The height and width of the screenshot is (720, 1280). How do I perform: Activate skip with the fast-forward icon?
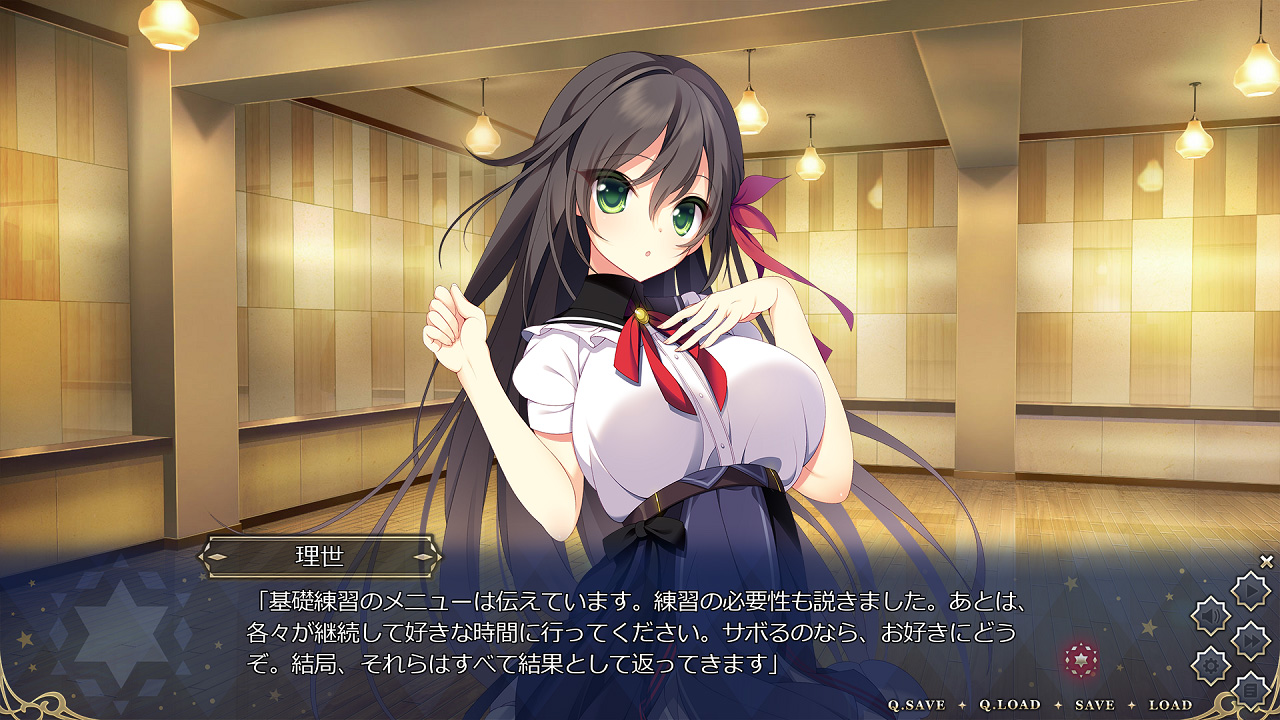1250,640
